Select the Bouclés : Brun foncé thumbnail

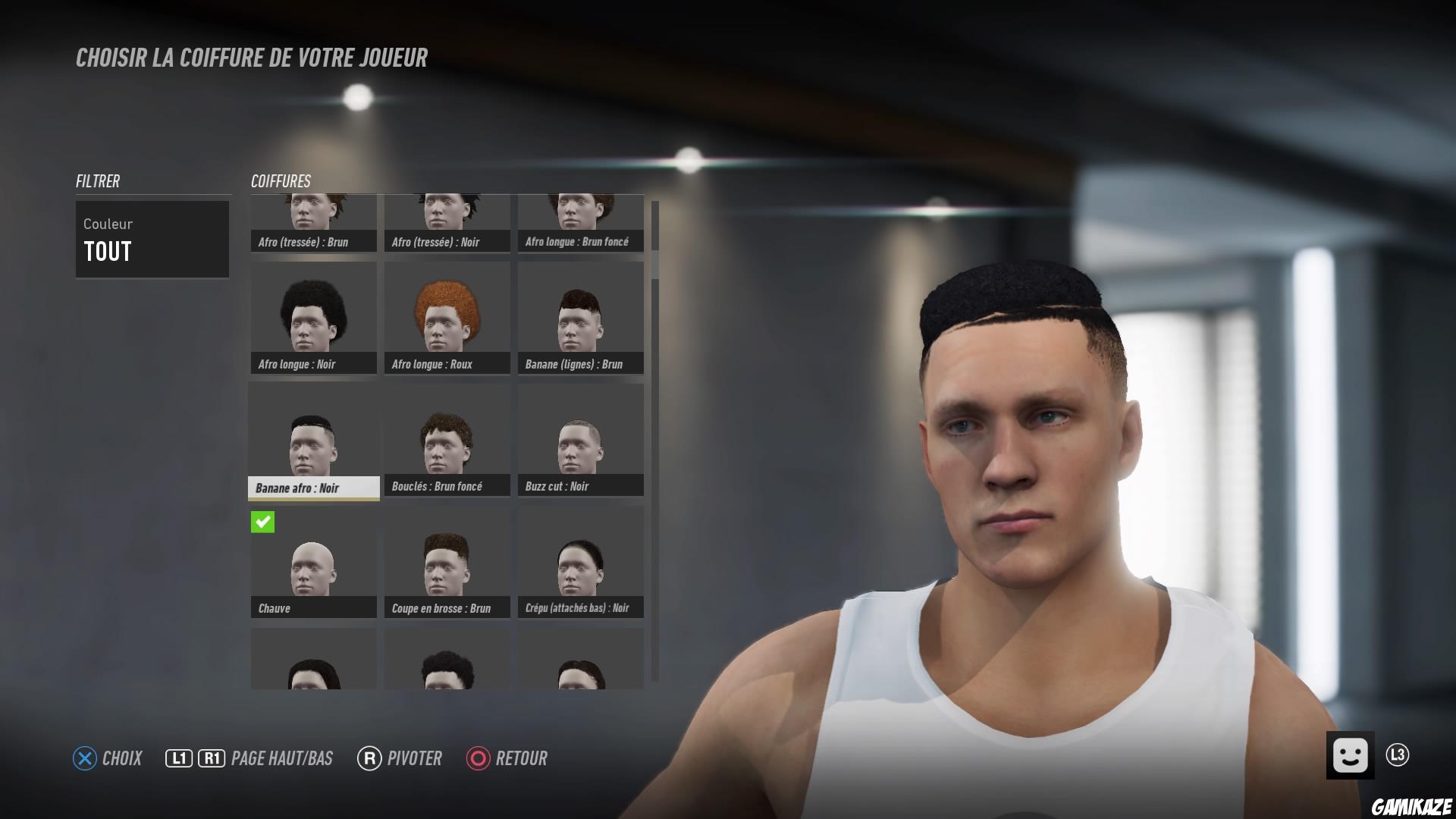tap(447, 440)
